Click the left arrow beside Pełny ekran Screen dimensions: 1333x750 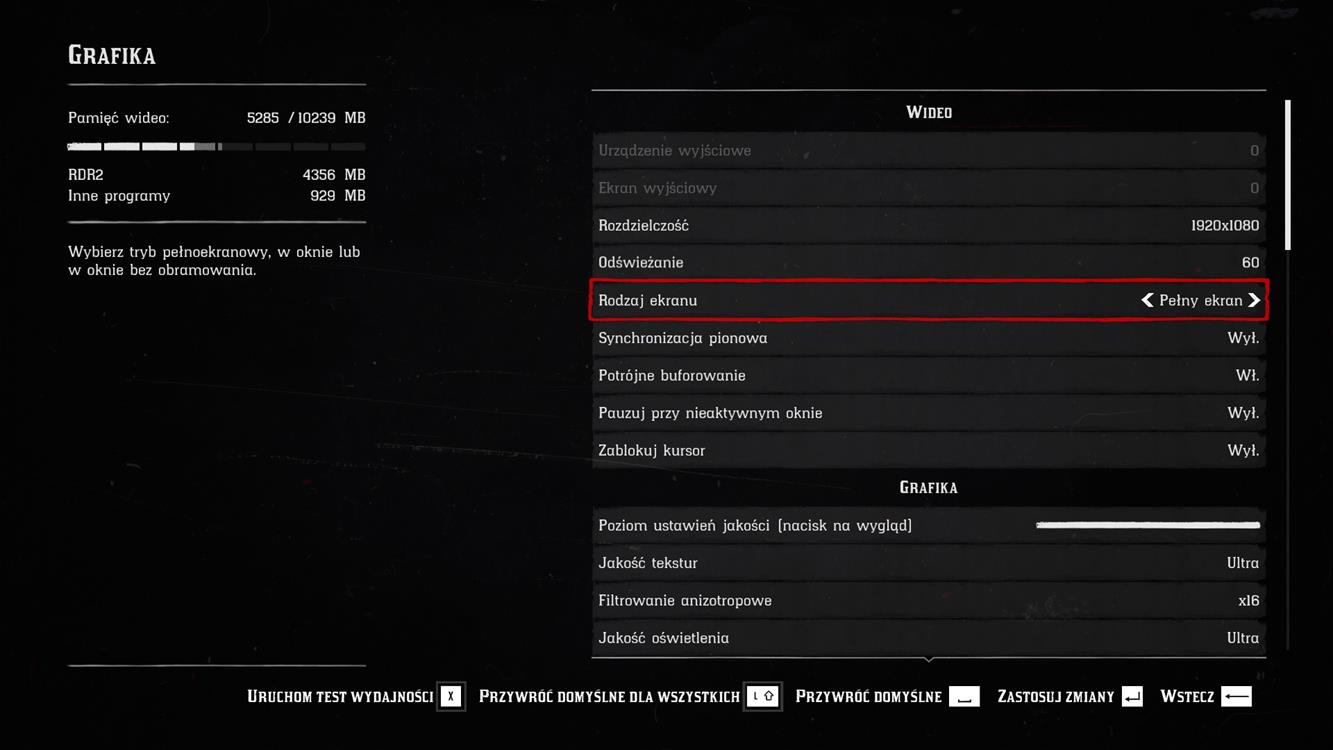tap(1147, 300)
